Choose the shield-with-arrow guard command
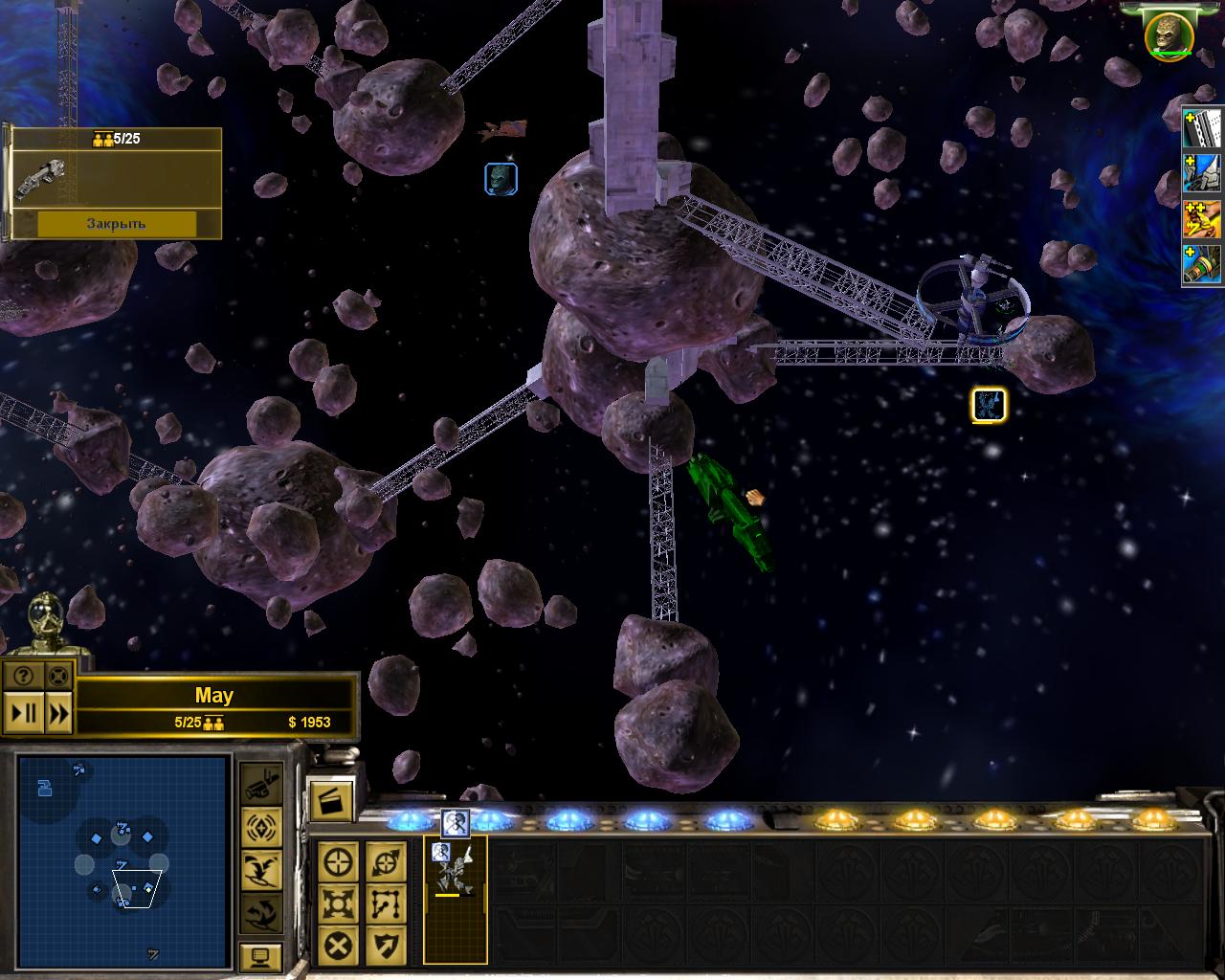 coord(386,947)
